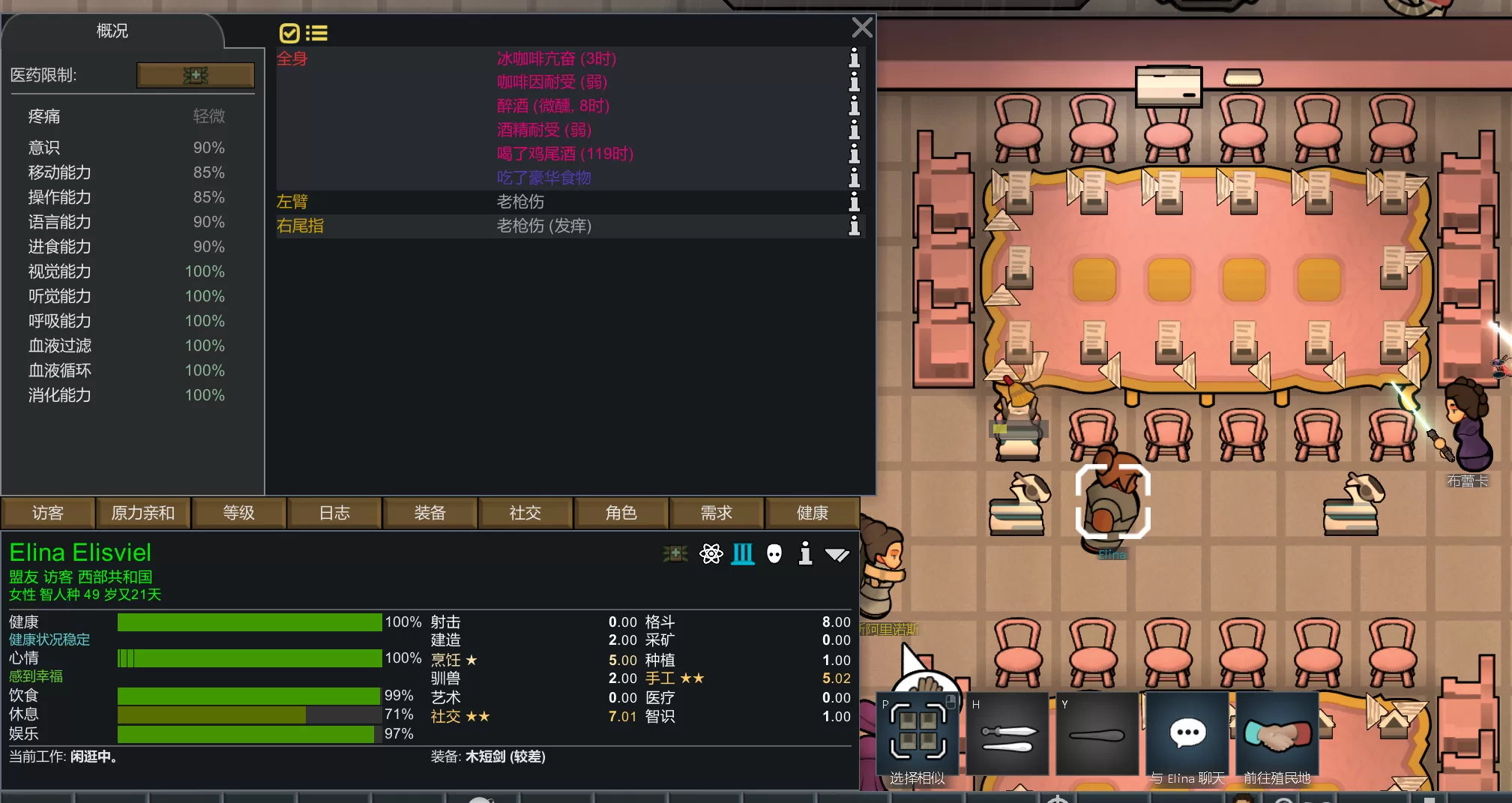Image resolution: width=1512 pixels, height=803 pixels.
Task: Open info for 冰咖啡亢奋 condition
Action: [854, 58]
